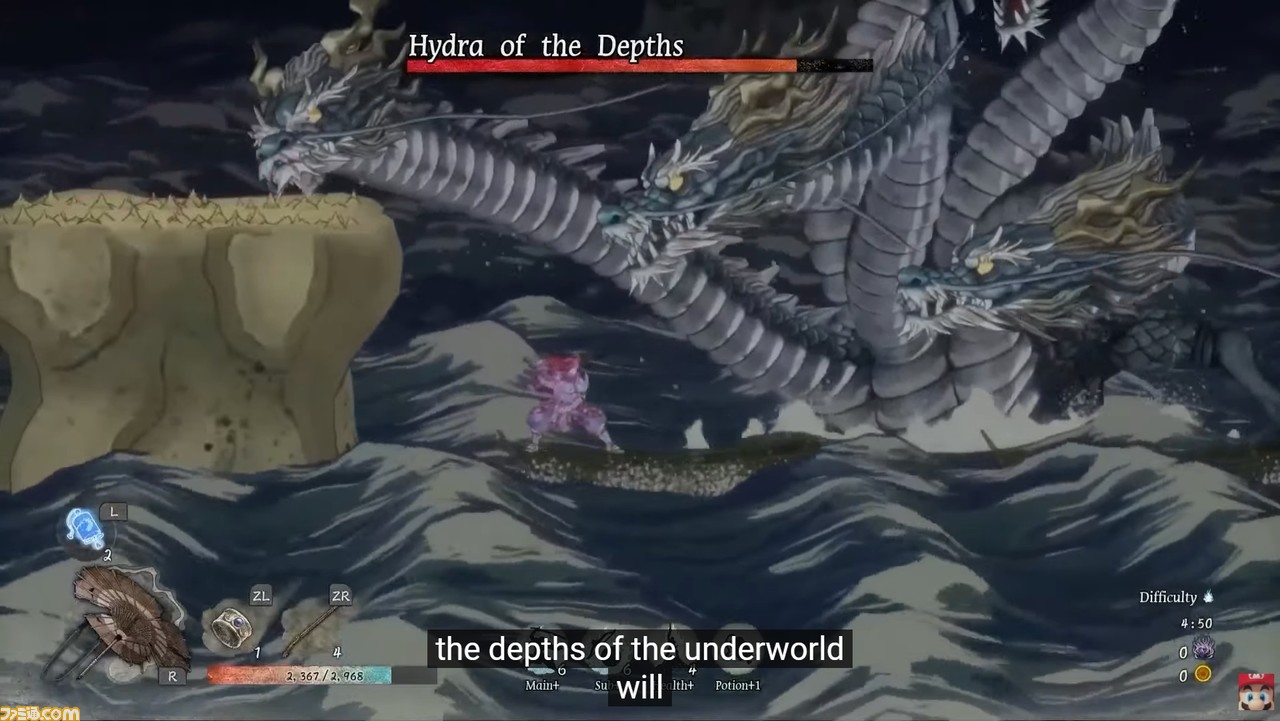This screenshot has width=1280, height=721.
Task: Click the ZR button badge
Action: click(339, 595)
